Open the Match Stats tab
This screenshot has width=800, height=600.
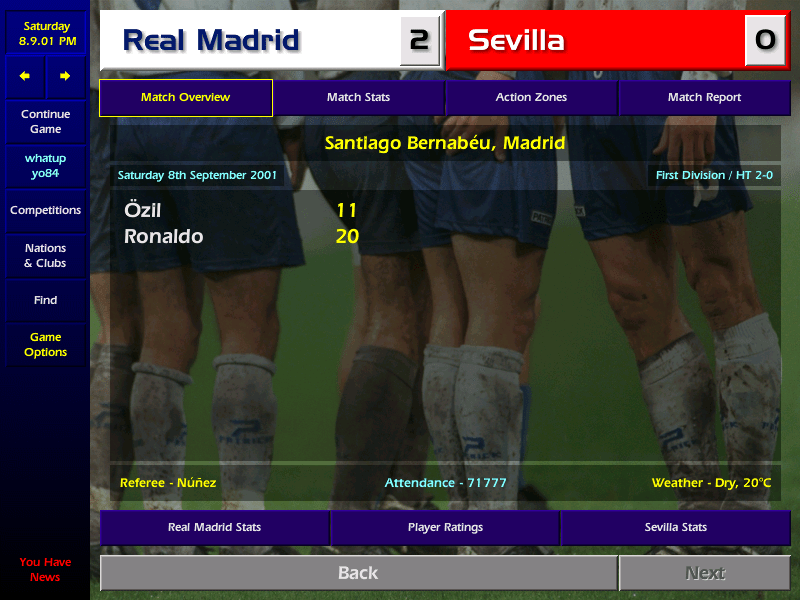tap(358, 98)
